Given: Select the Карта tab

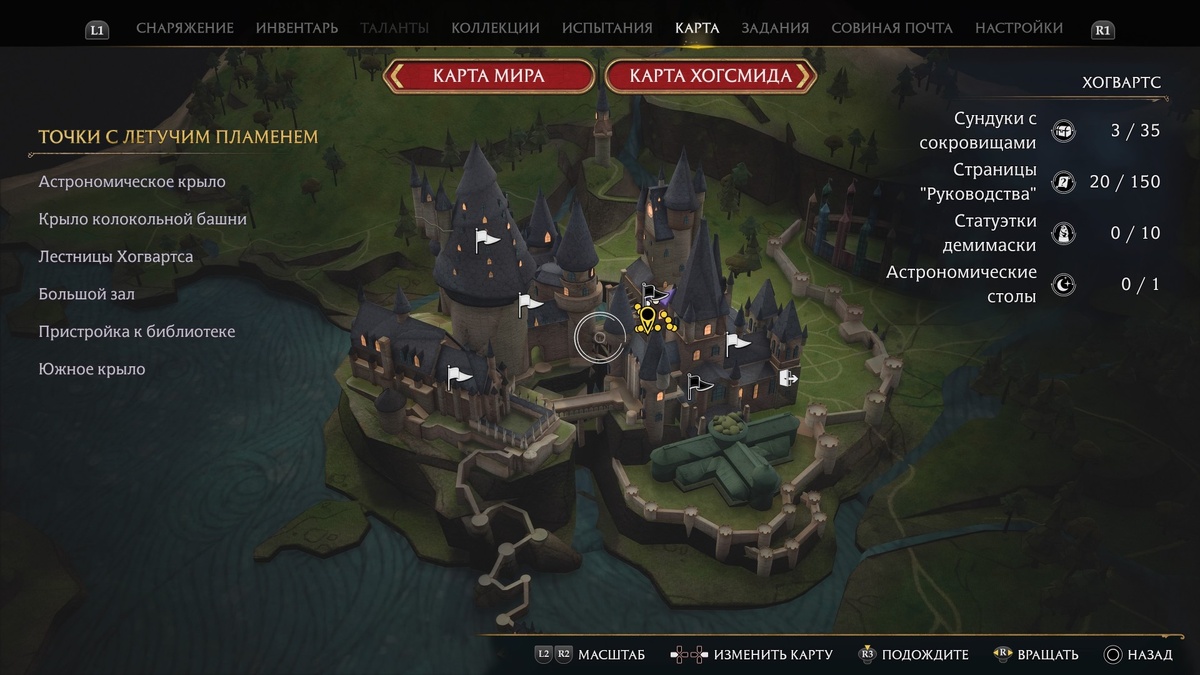Looking at the screenshot, I should pyautogui.click(x=697, y=29).
